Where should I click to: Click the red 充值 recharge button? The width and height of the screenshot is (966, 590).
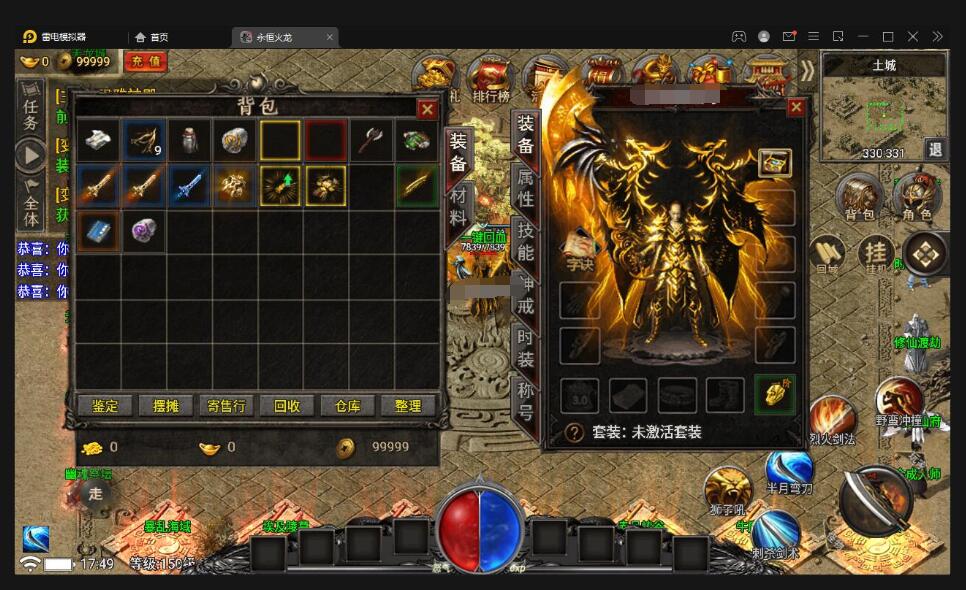[x=146, y=62]
